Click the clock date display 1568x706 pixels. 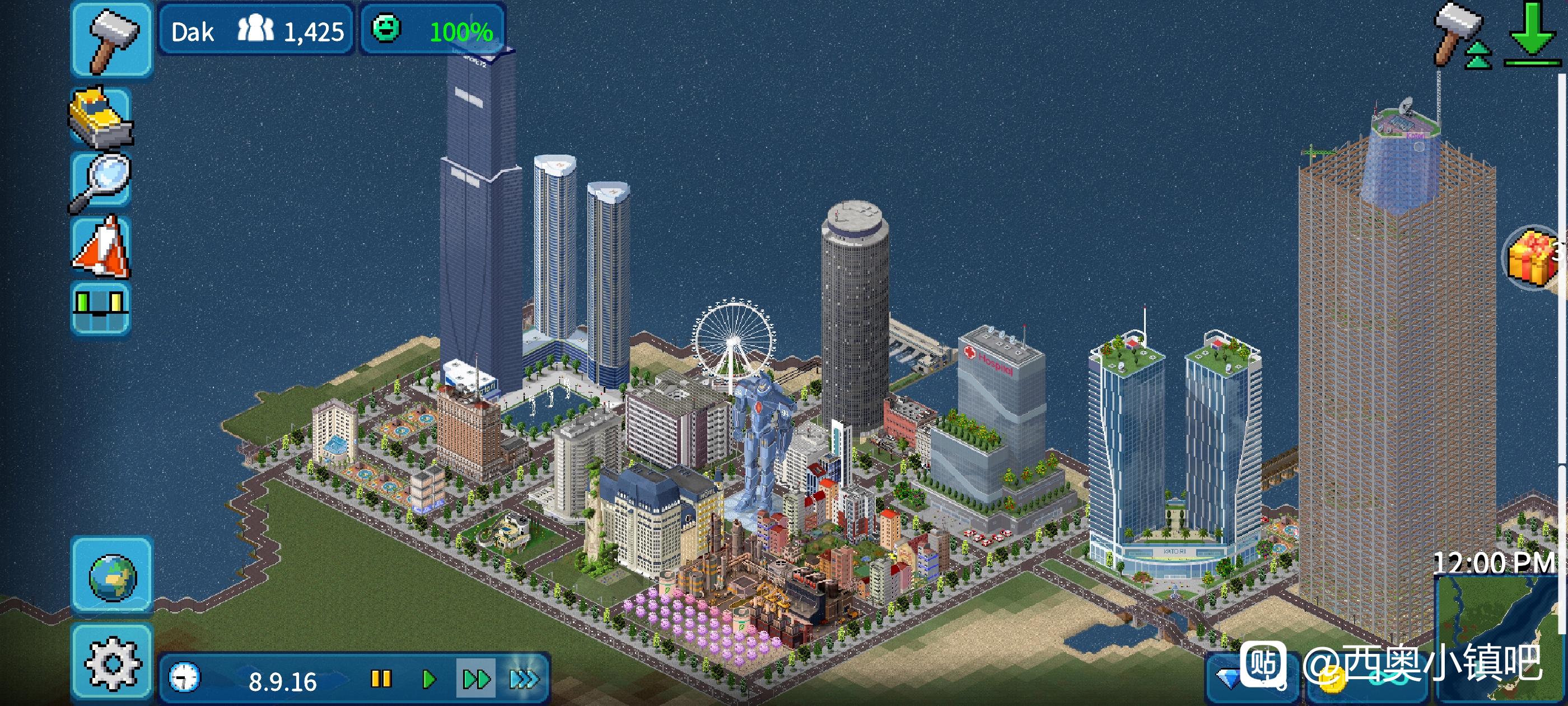pos(250,679)
